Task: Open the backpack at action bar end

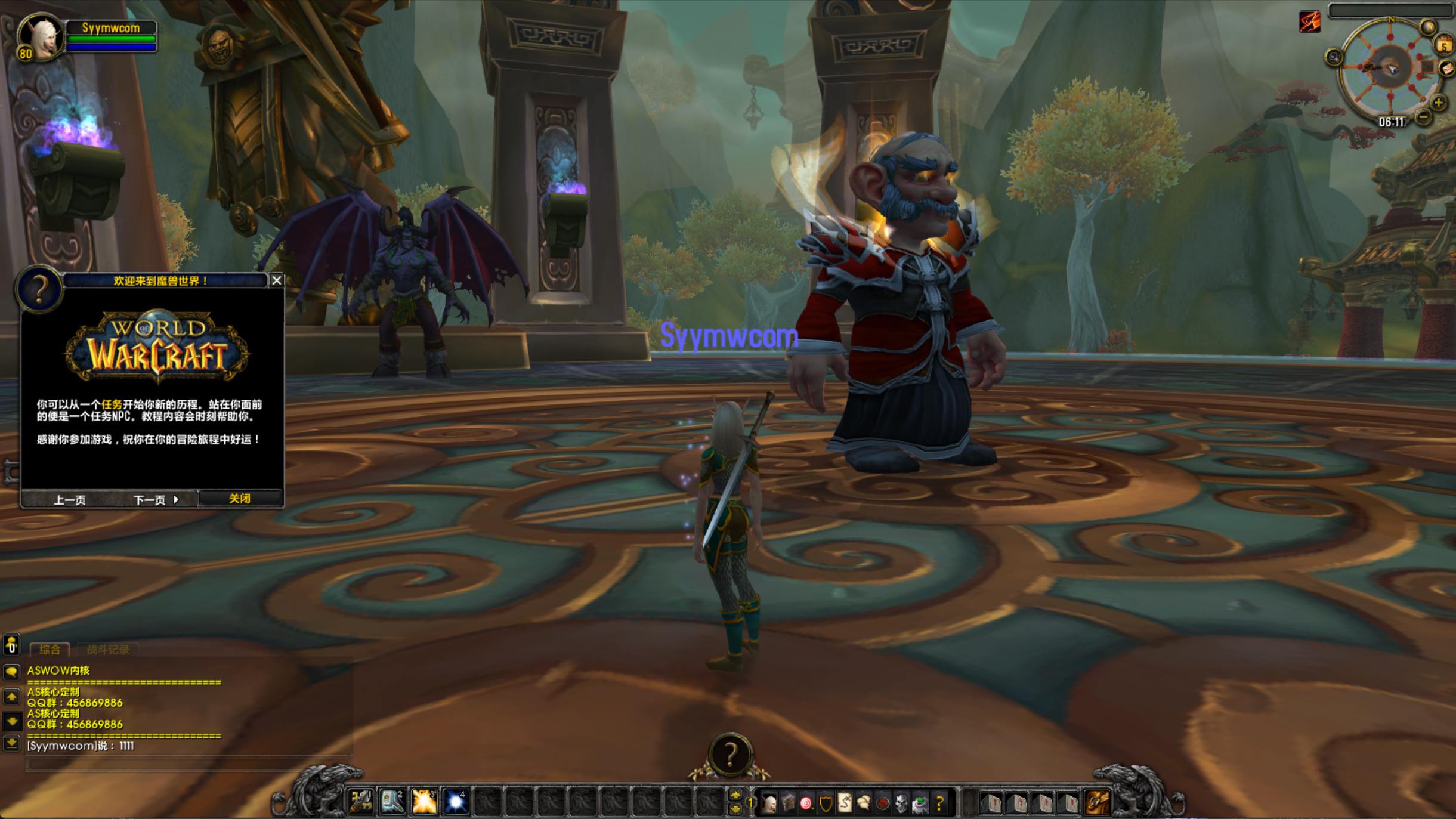Action: 1098,803
